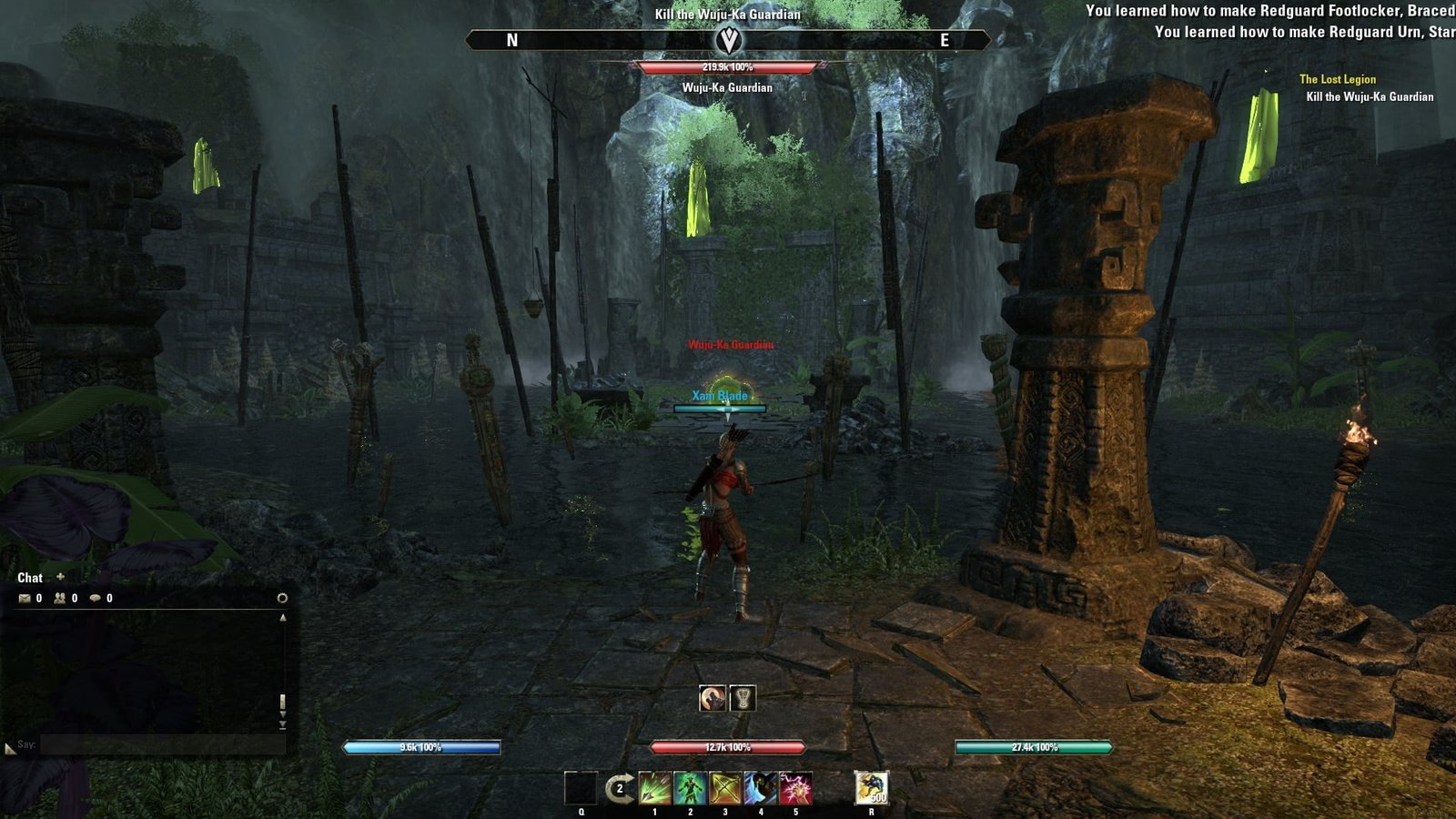Open the friends list icon
The image size is (1456, 819).
click(x=60, y=598)
